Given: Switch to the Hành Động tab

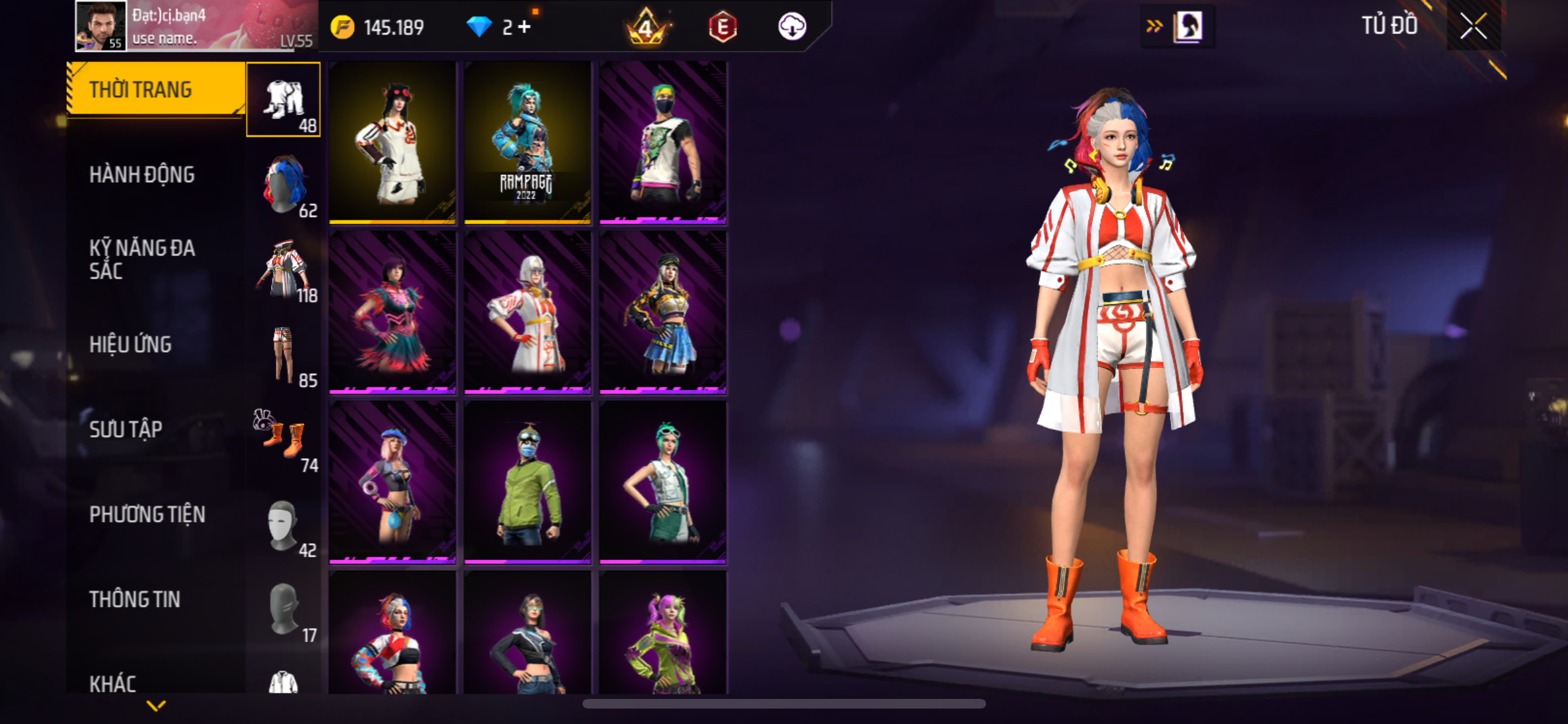Looking at the screenshot, I should (x=142, y=174).
